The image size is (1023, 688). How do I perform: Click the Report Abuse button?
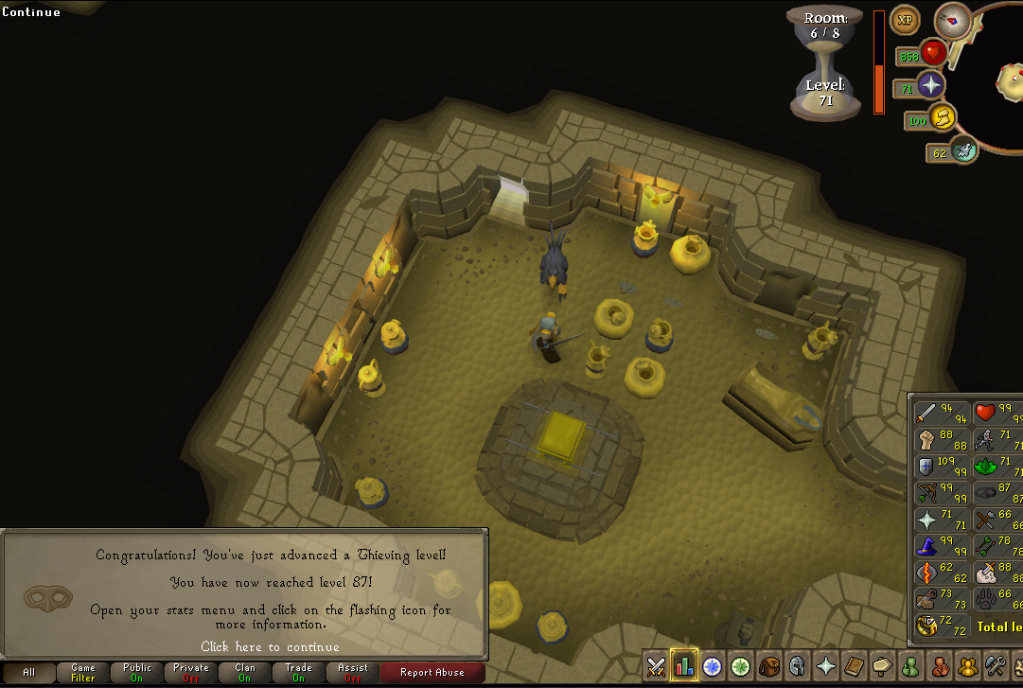tap(432, 673)
